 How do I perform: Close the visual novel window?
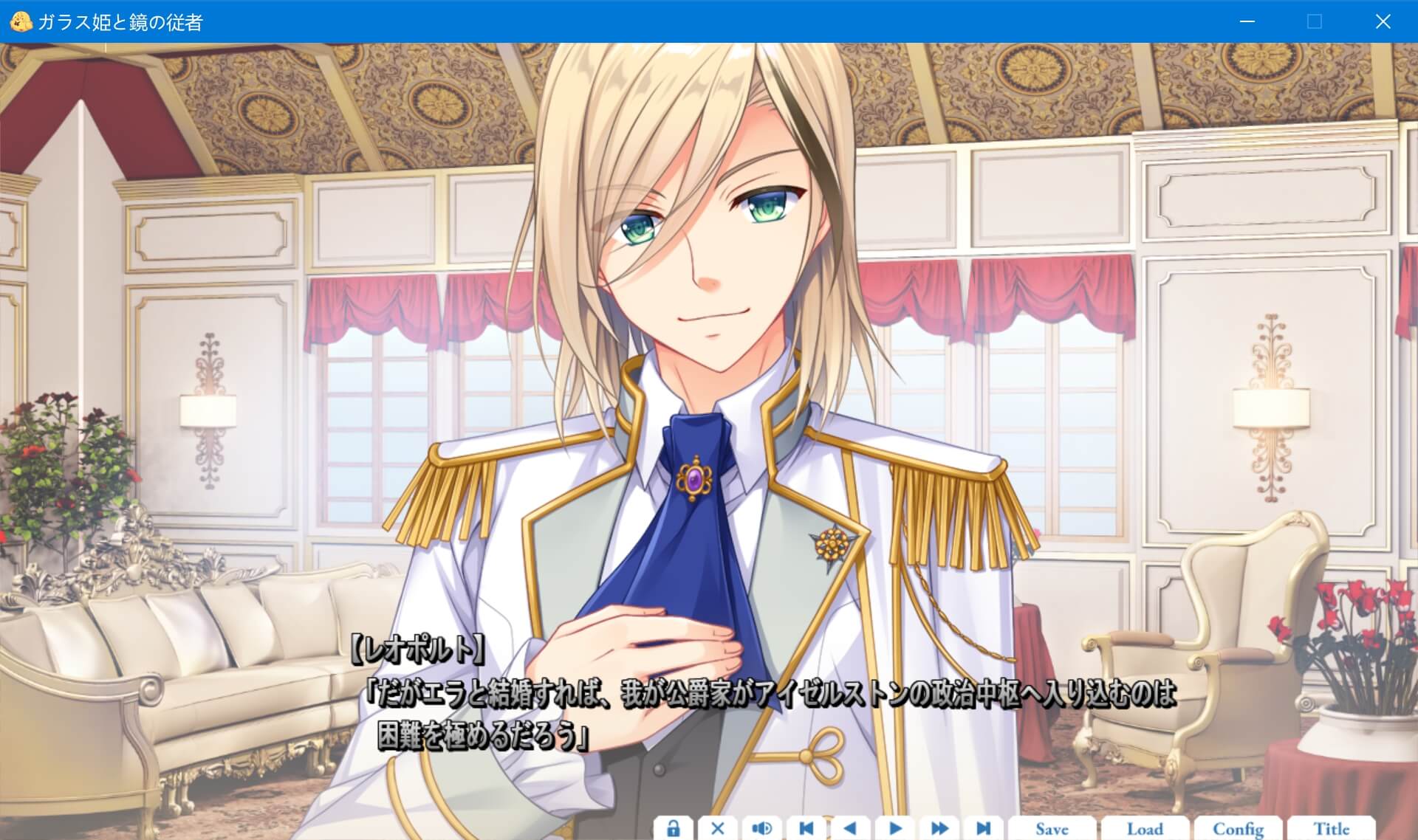[x=1383, y=21]
